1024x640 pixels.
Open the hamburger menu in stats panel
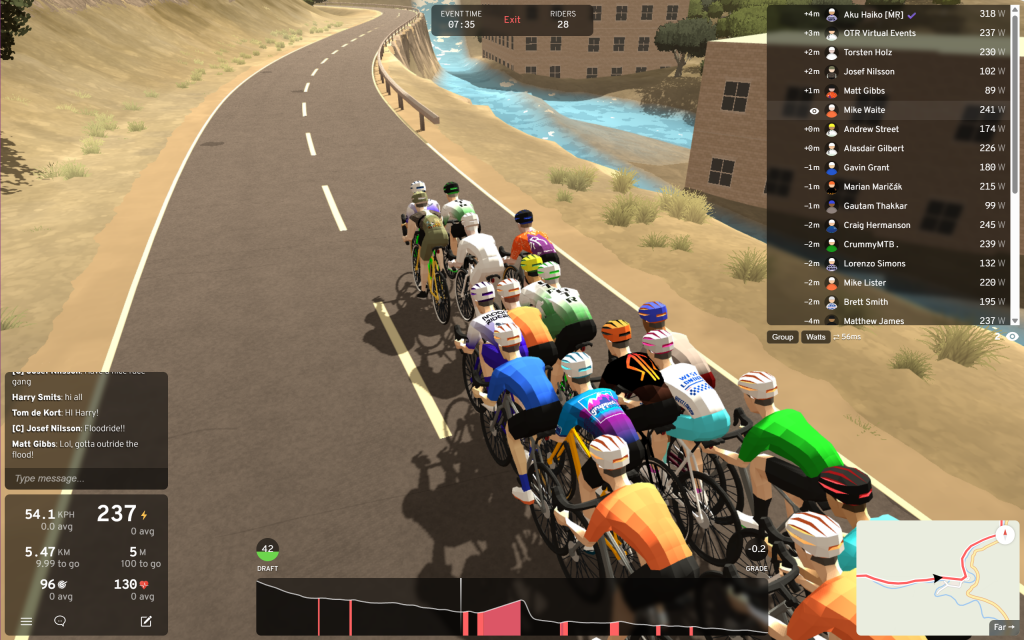(x=27, y=621)
